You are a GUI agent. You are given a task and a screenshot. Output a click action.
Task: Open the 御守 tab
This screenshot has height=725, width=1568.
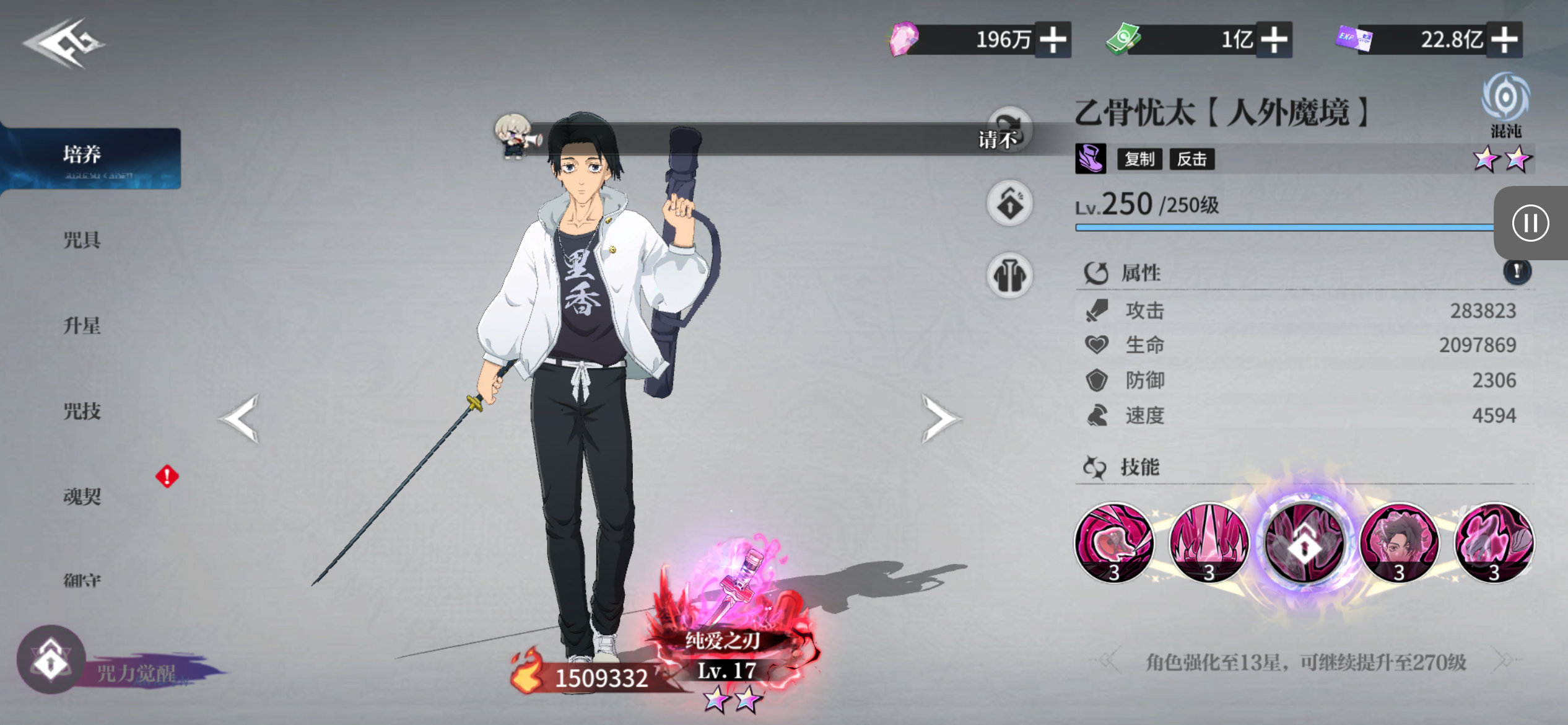click(82, 581)
